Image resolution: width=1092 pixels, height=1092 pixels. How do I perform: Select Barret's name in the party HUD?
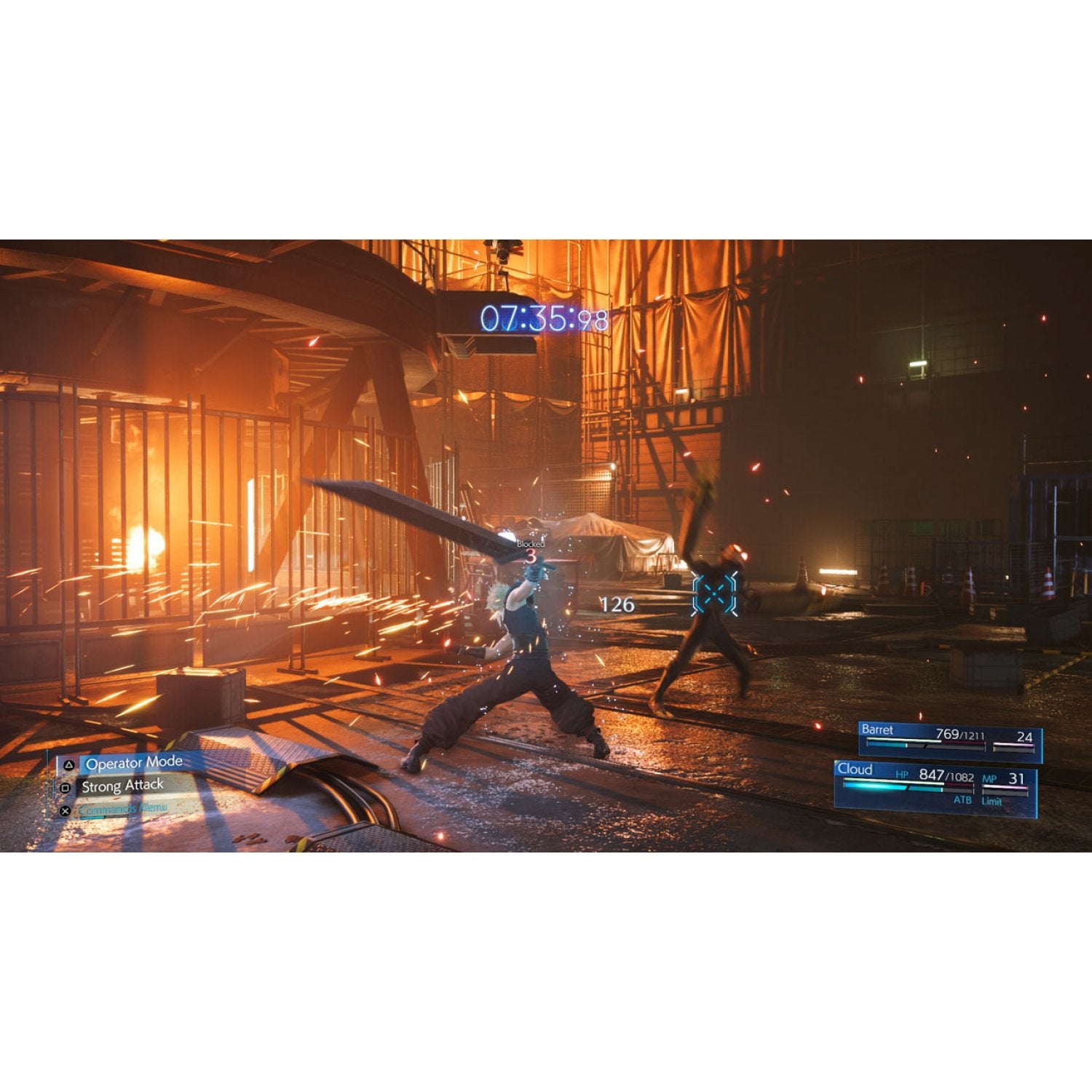(x=878, y=729)
